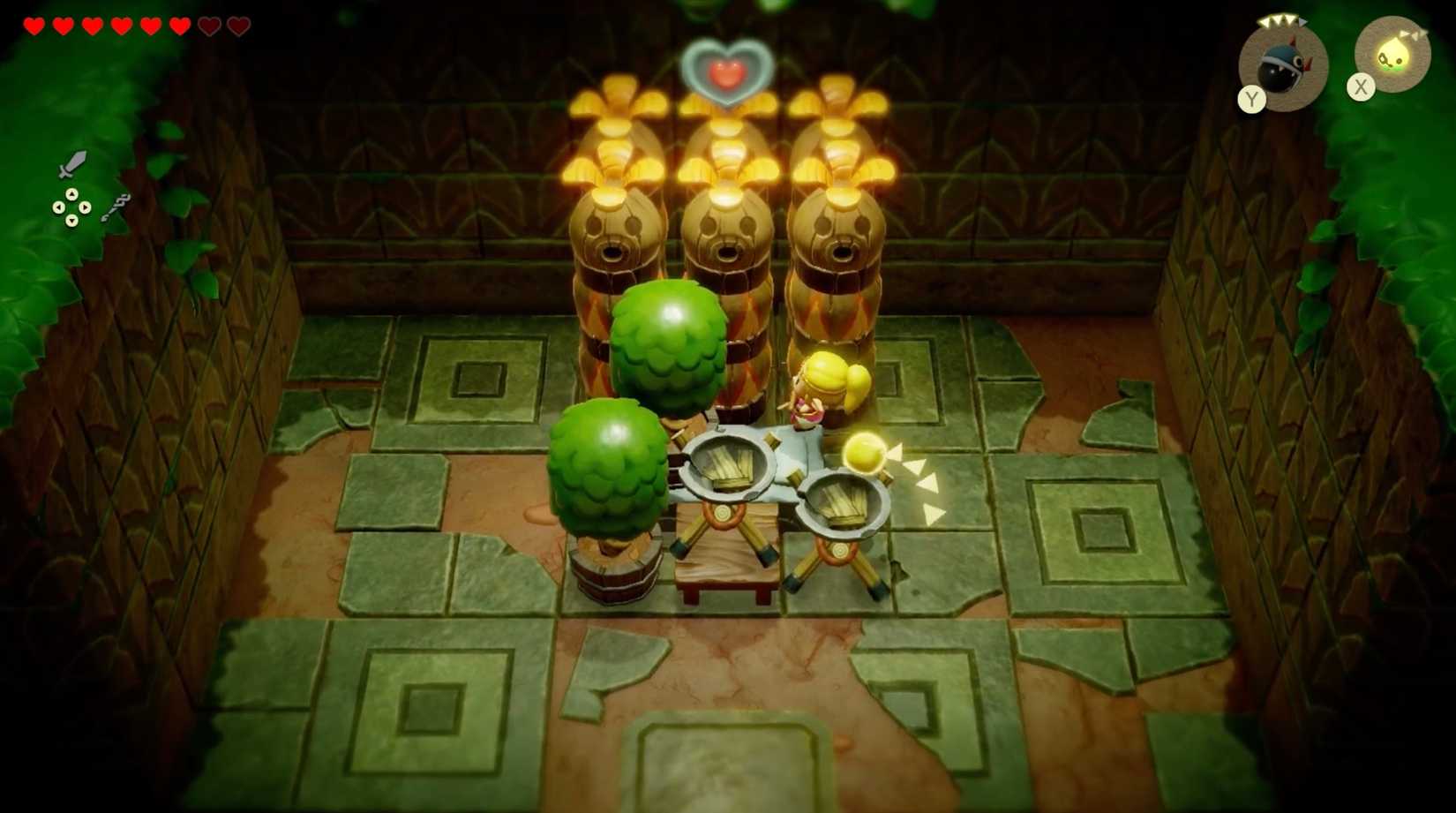Image resolution: width=1456 pixels, height=813 pixels.
Task: Click the last empty heart container
Action: click(x=235, y=26)
